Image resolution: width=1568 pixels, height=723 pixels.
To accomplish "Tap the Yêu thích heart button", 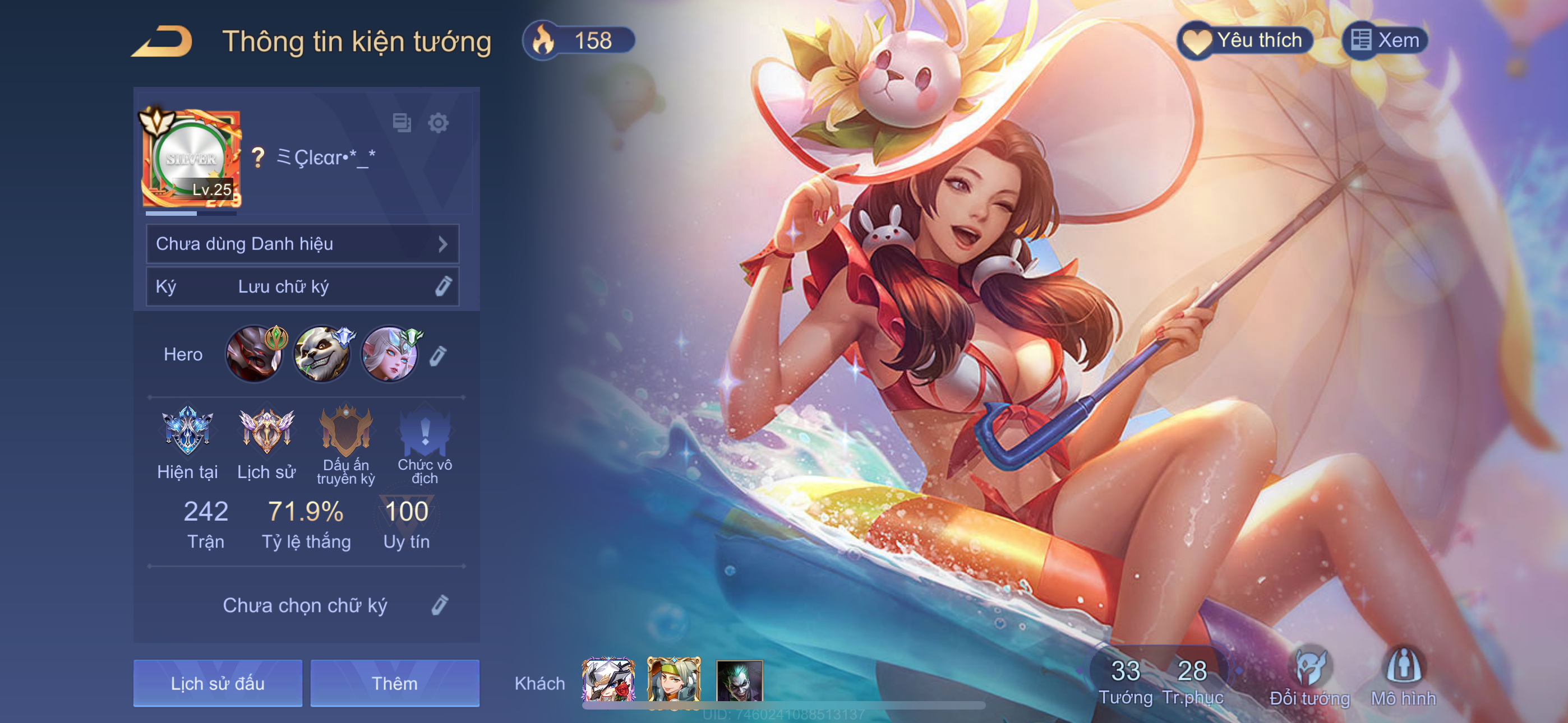I will (1244, 41).
